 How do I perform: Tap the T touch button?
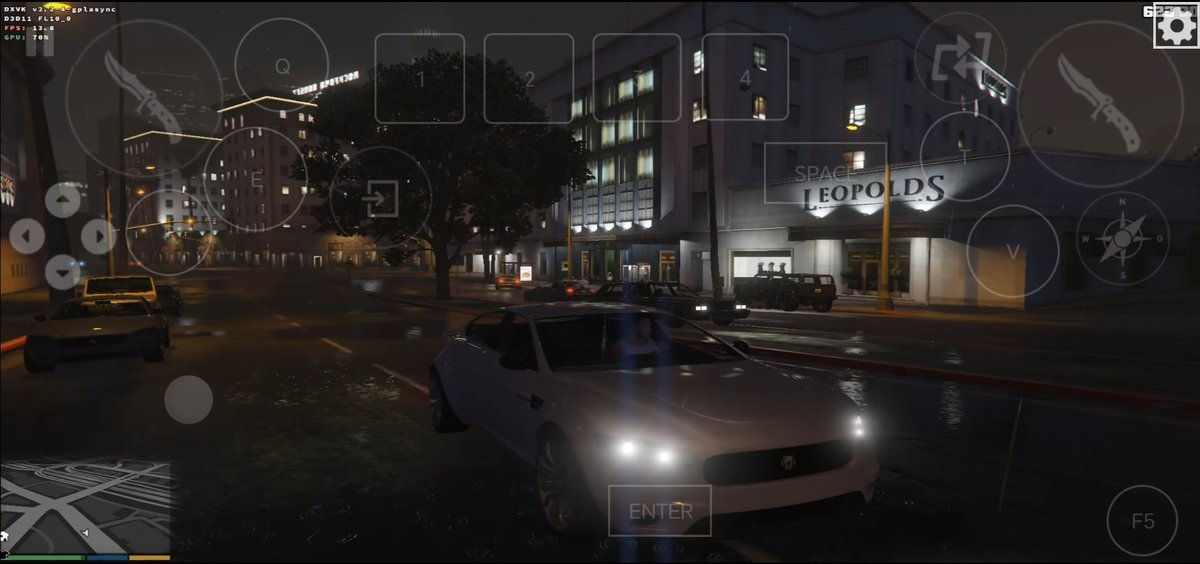[x=964, y=156]
